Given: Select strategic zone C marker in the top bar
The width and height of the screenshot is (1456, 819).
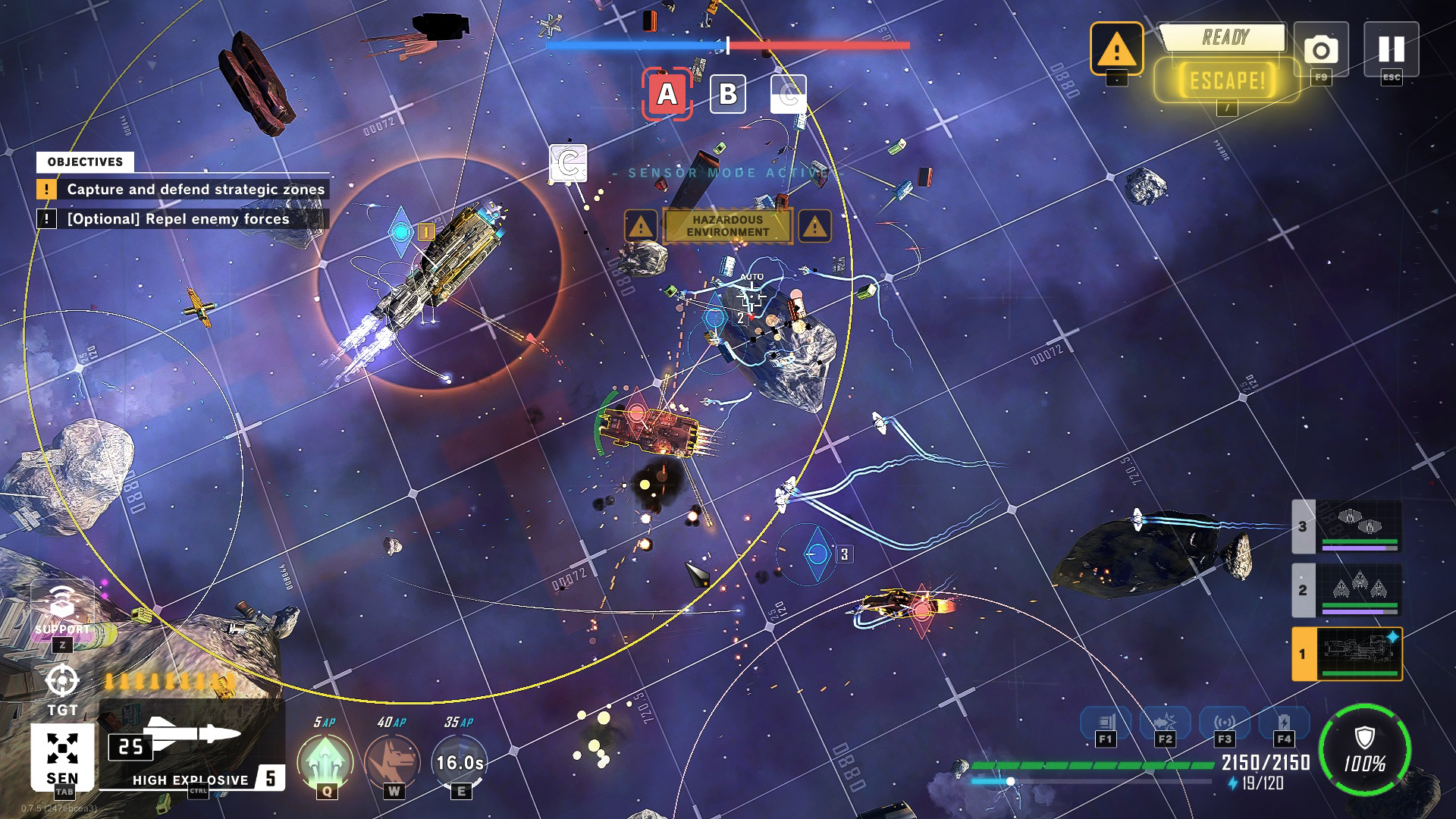Looking at the screenshot, I should tap(788, 94).
